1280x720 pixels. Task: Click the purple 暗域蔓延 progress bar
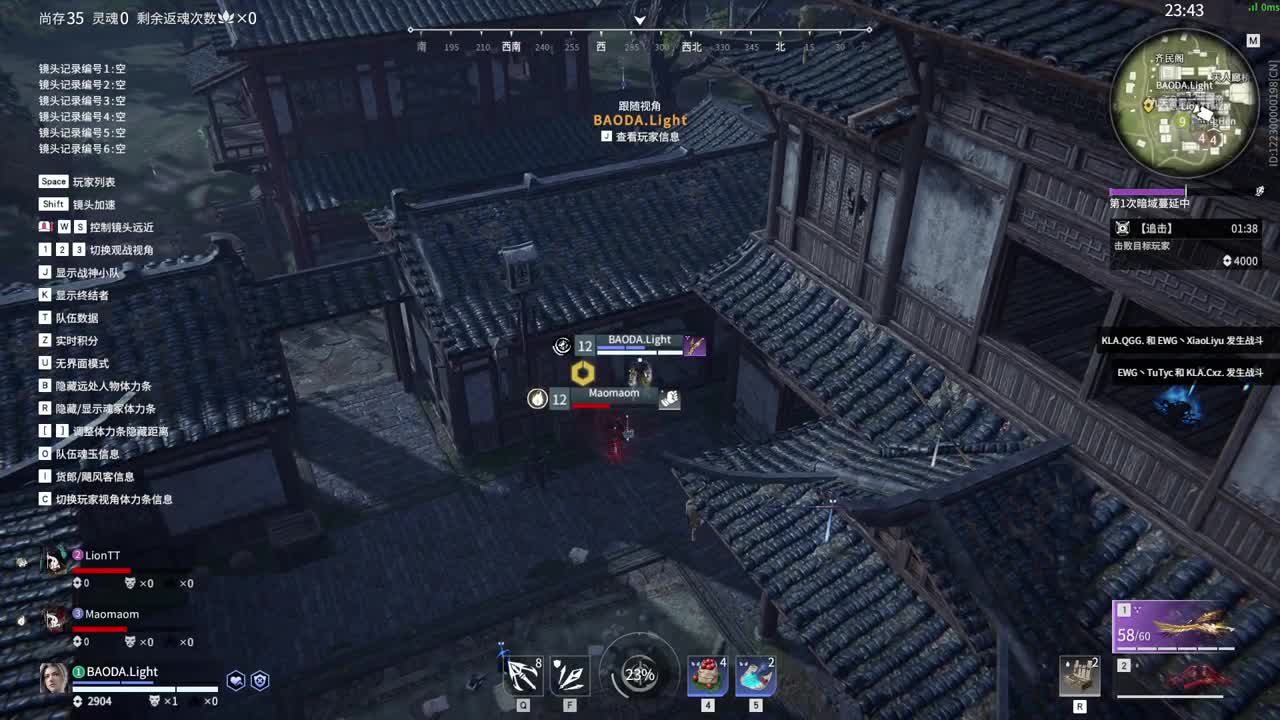tap(1147, 190)
